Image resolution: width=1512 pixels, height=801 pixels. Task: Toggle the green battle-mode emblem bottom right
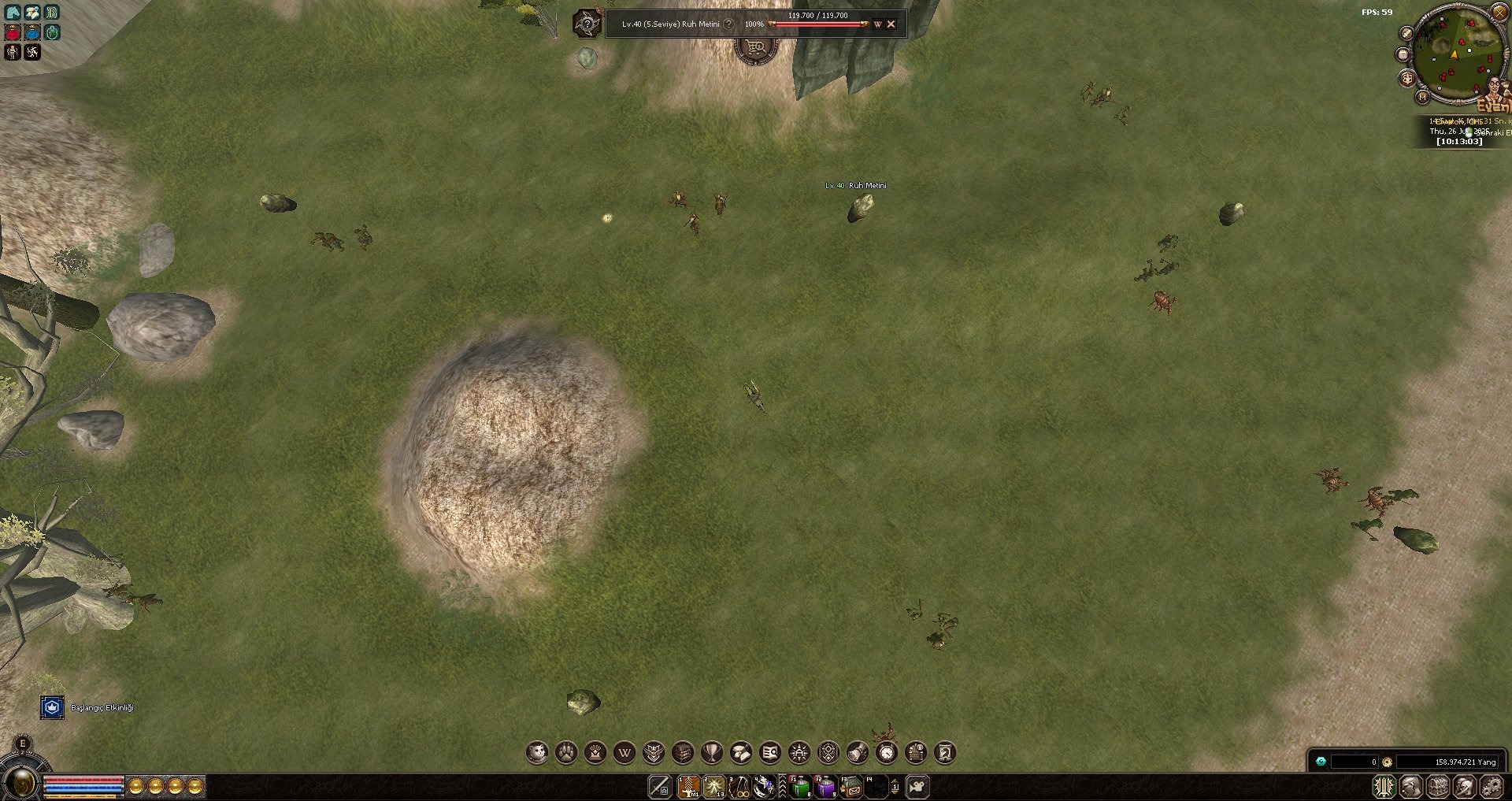click(x=1384, y=784)
